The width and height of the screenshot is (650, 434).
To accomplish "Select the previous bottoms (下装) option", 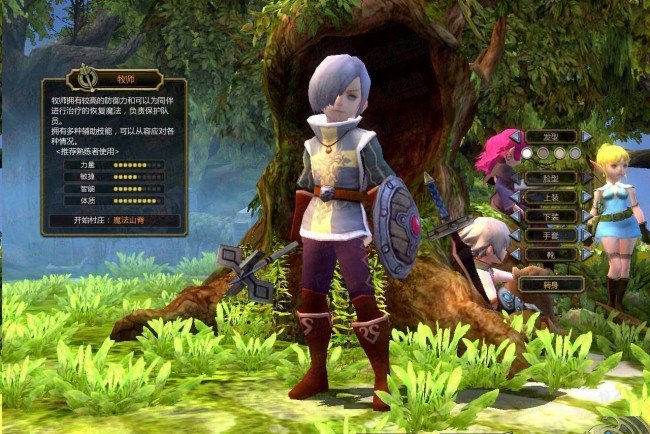I will [515, 216].
